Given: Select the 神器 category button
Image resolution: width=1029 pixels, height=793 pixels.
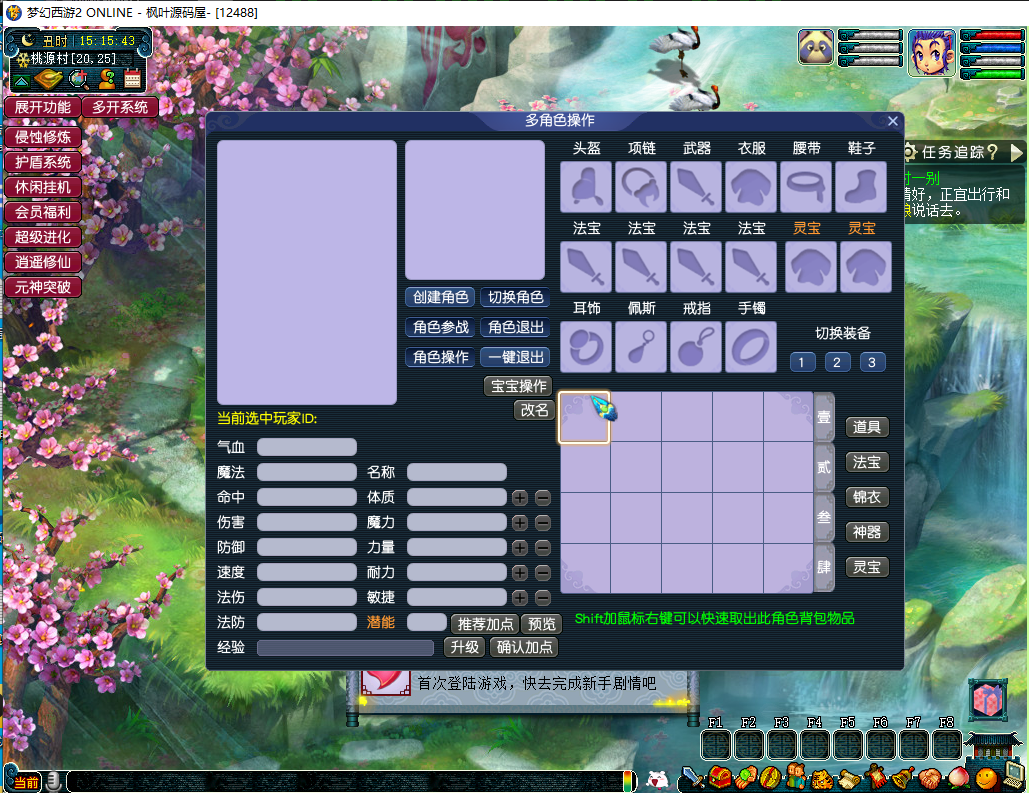Looking at the screenshot, I should 866,532.
